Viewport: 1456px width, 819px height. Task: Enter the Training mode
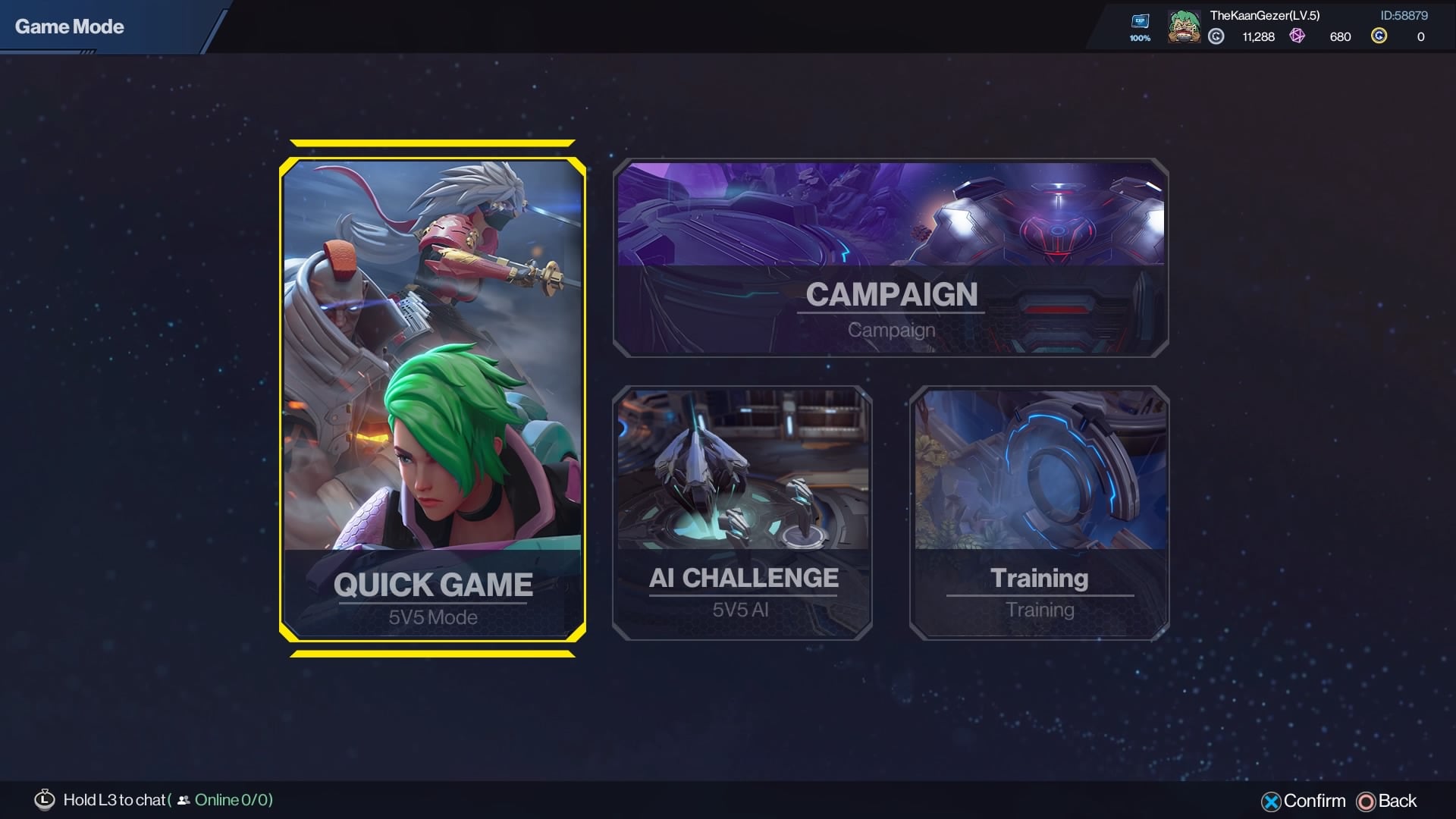pos(1039,513)
